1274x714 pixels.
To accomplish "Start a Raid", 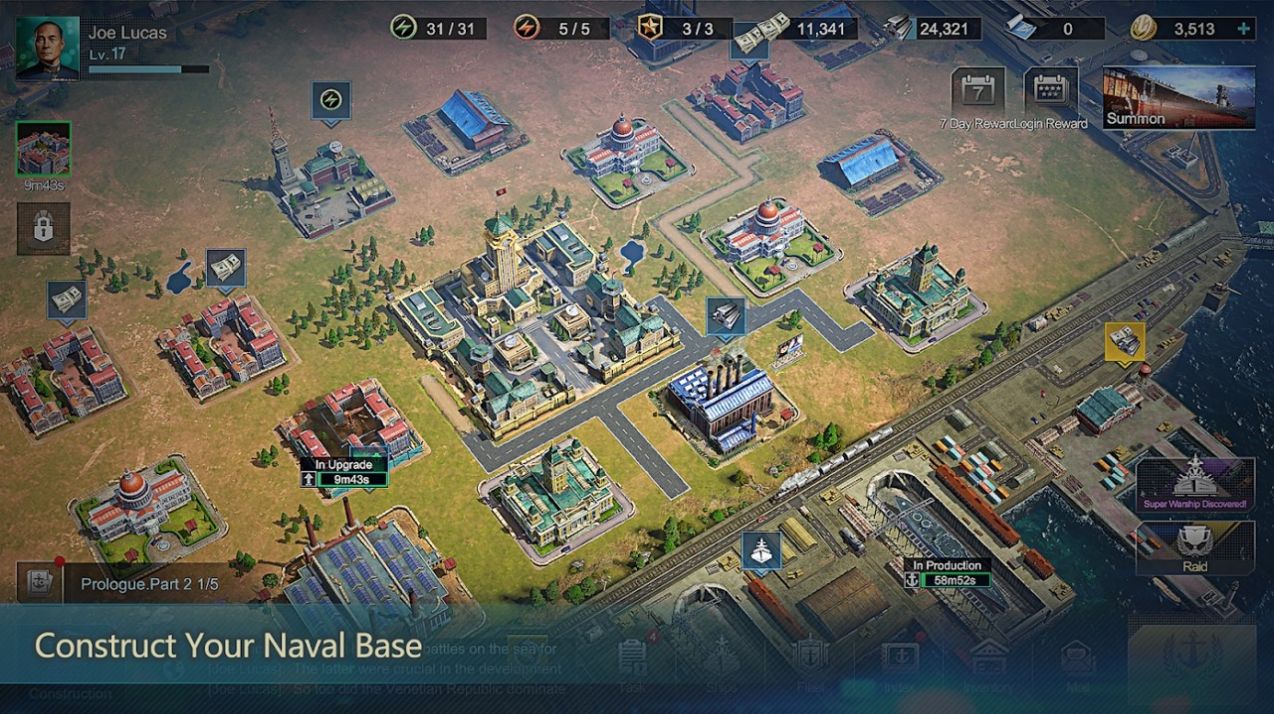I will click(x=1194, y=547).
